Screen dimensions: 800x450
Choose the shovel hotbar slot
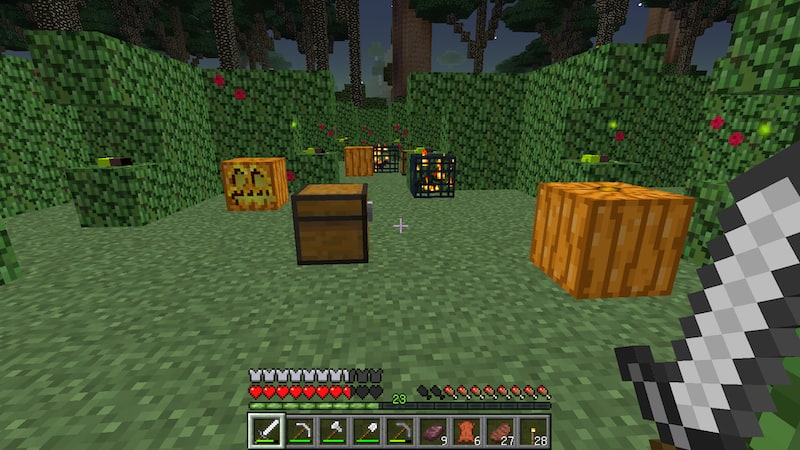coord(366,431)
